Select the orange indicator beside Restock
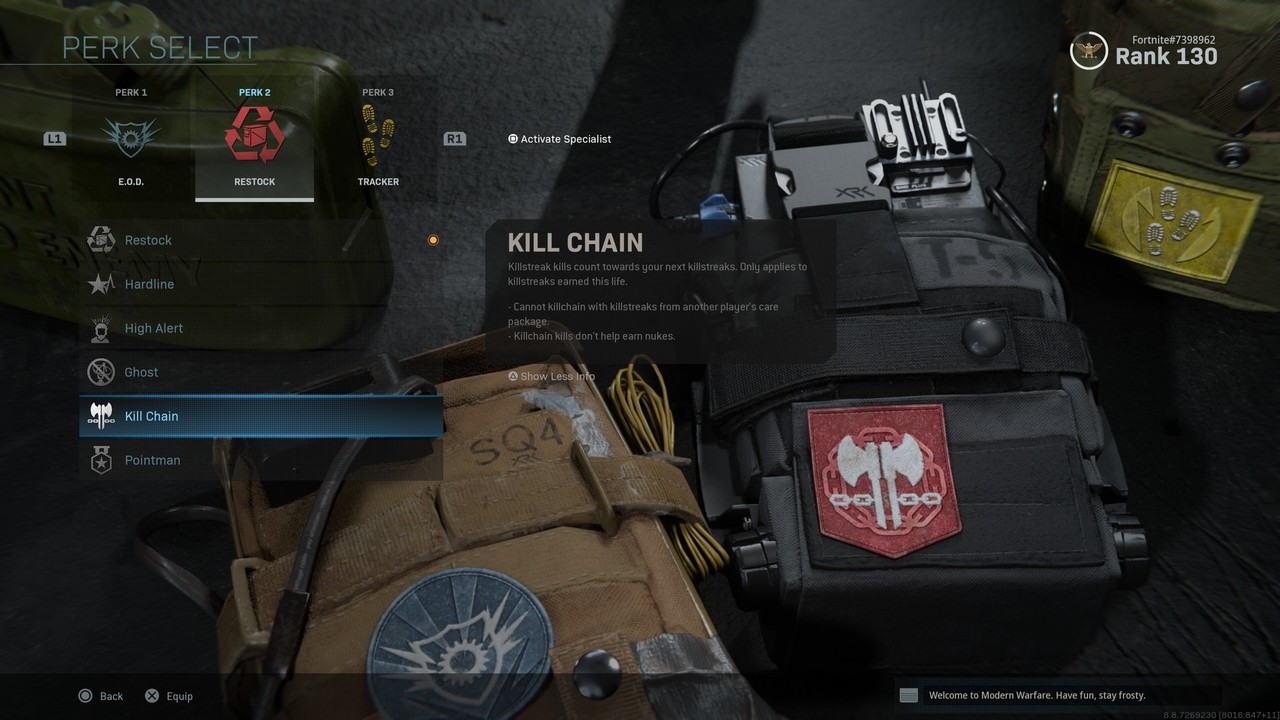 coord(432,239)
